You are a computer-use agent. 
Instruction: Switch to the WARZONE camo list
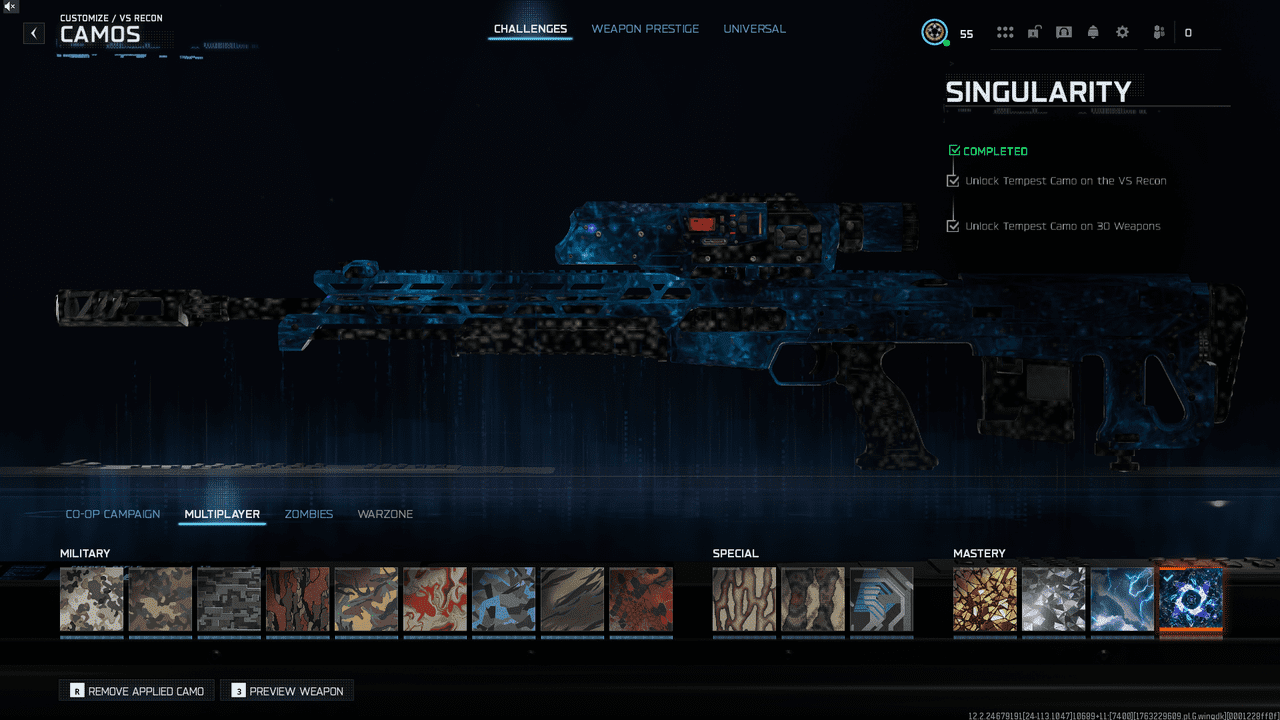(385, 513)
